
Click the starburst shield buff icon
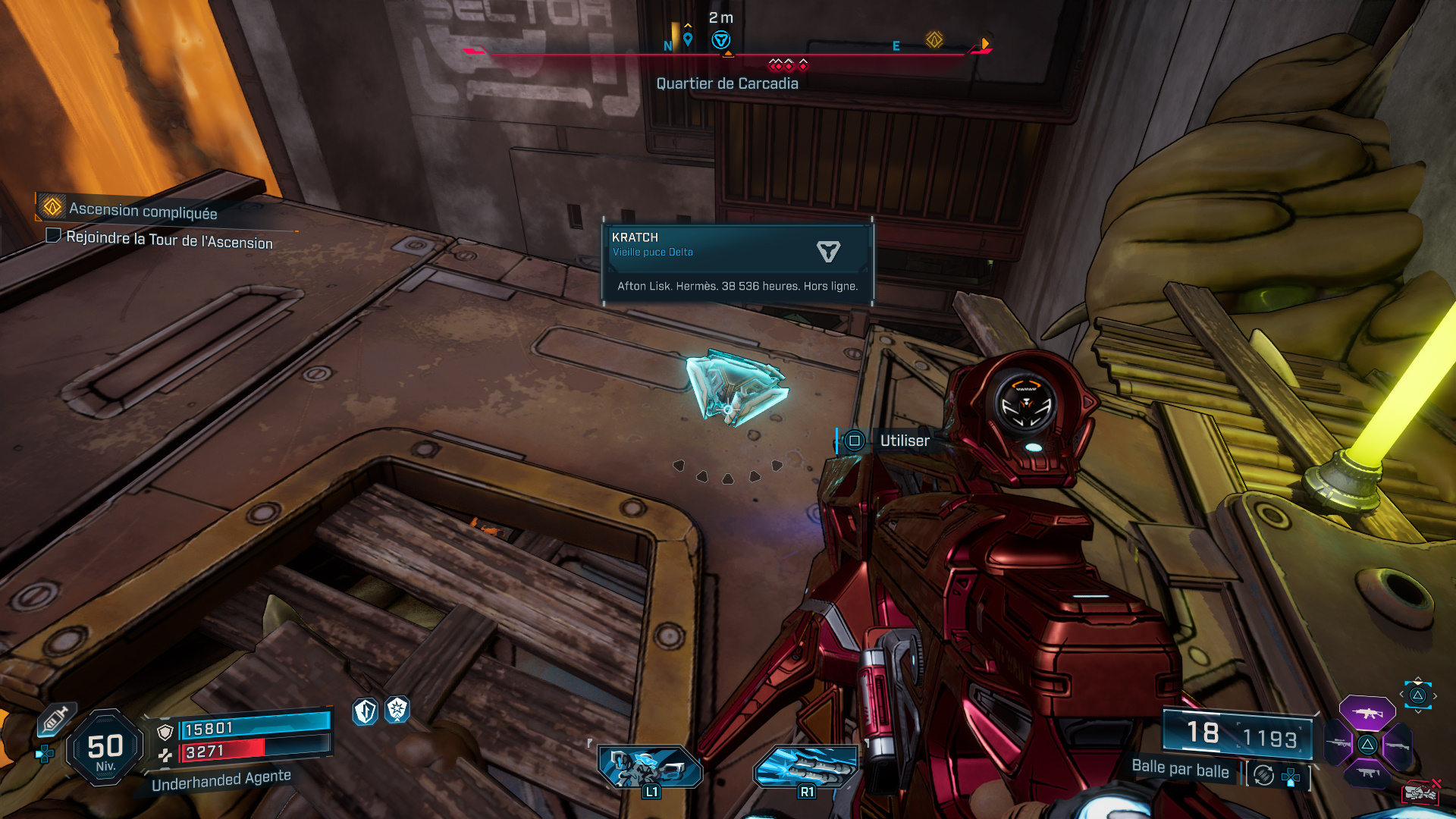pos(397,710)
